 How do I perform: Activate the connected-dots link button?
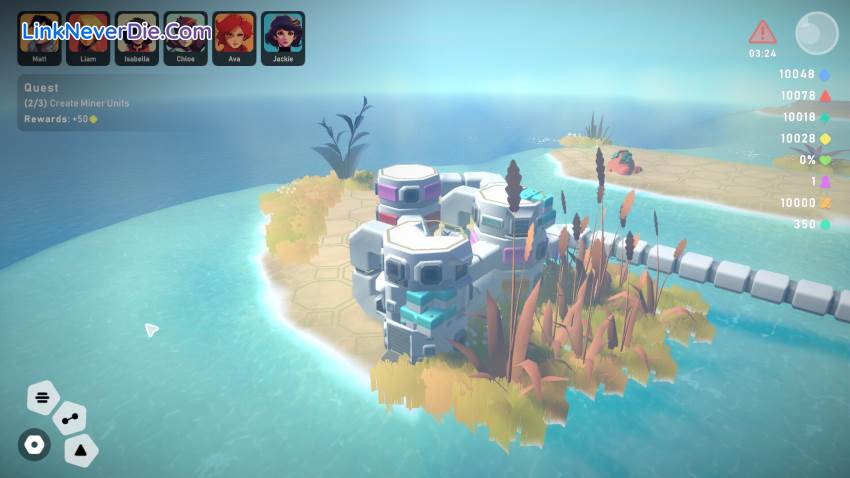69,420
